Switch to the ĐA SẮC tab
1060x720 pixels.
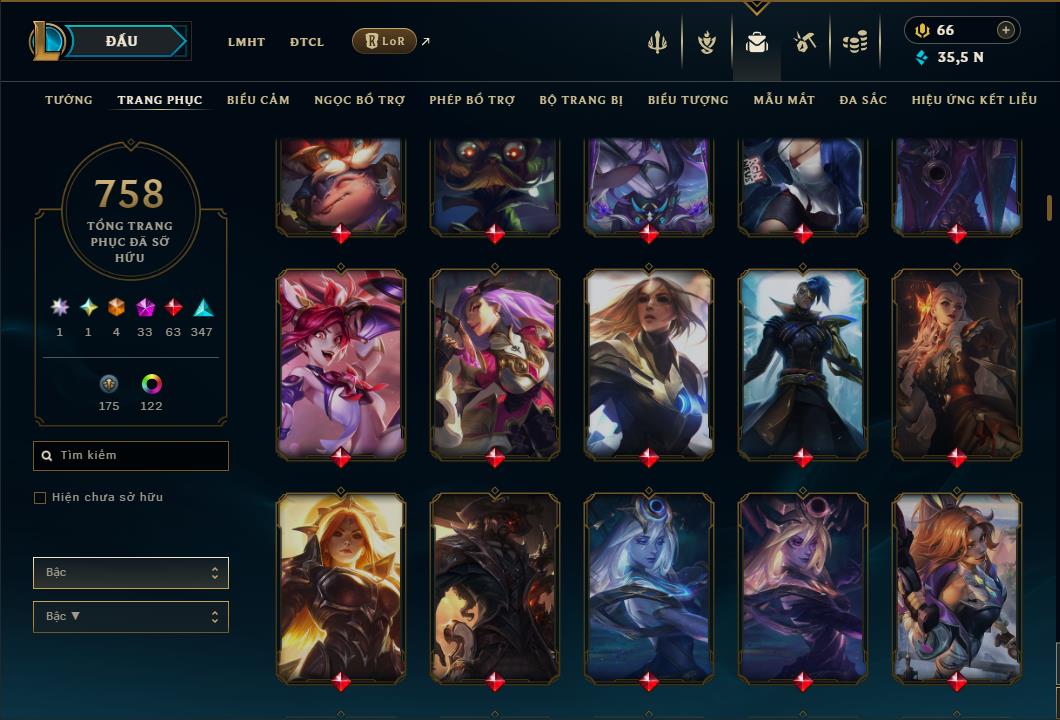(x=863, y=100)
